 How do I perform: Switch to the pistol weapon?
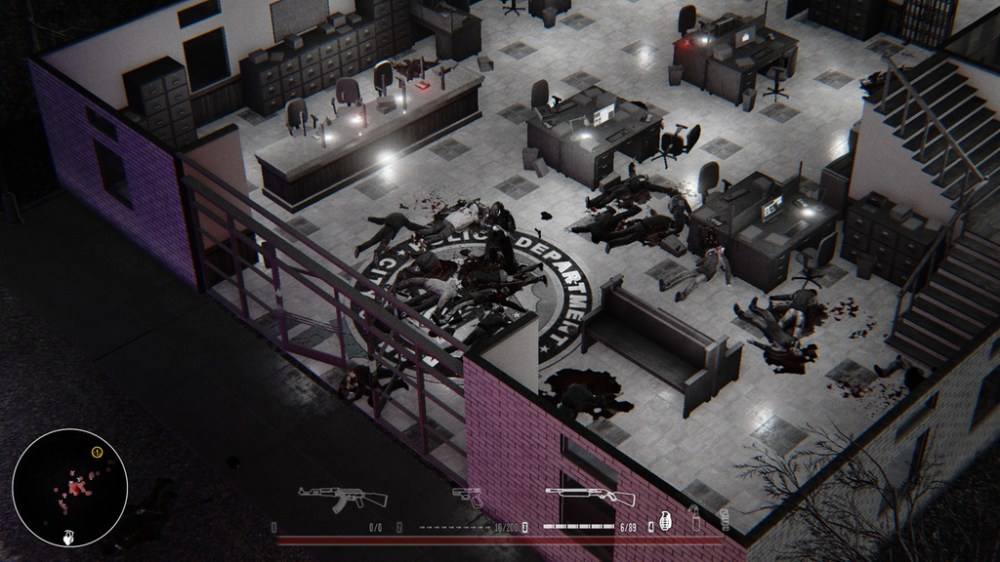coord(466,495)
